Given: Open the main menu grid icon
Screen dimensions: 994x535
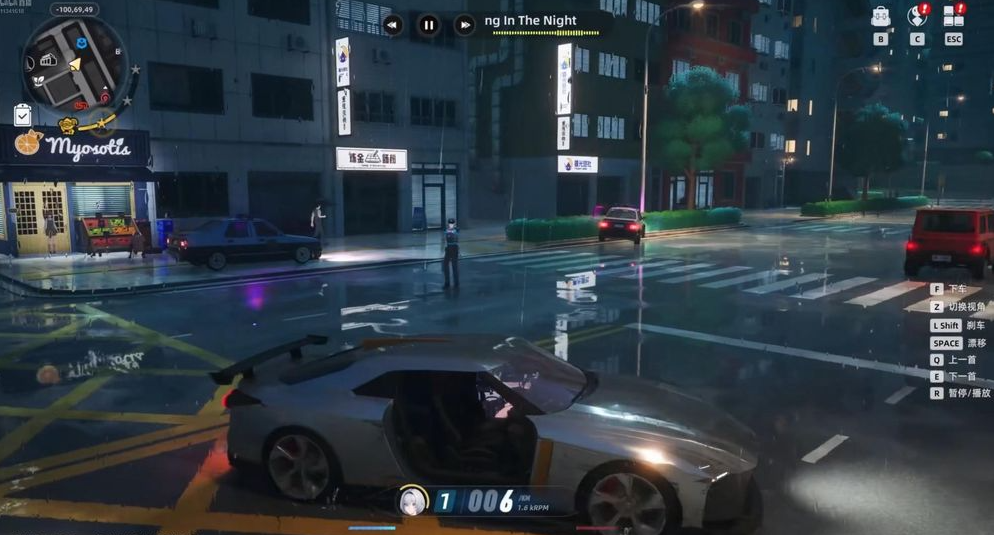Looking at the screenshot, I should coord(953,16).
